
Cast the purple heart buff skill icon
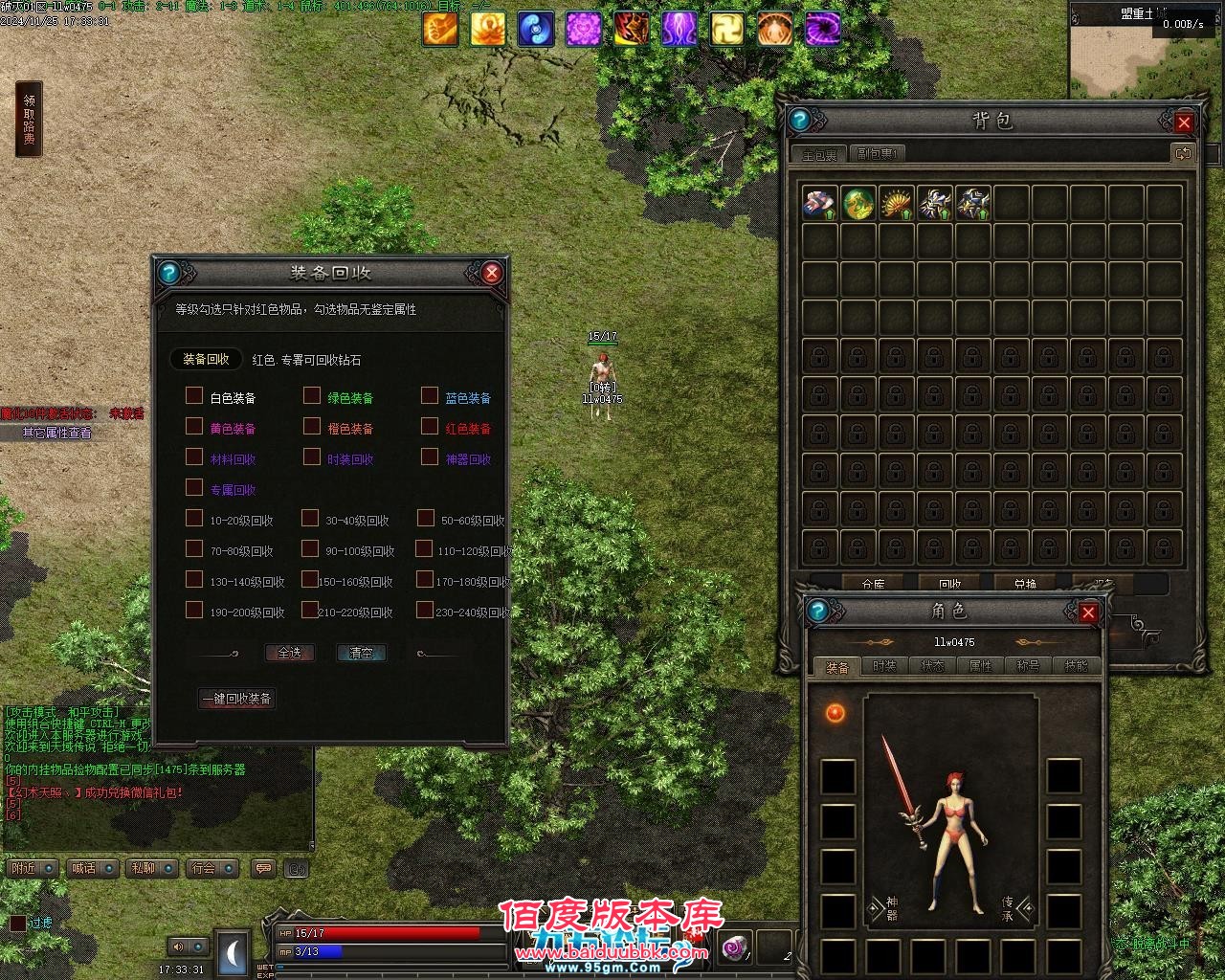(x=584, y=28)
